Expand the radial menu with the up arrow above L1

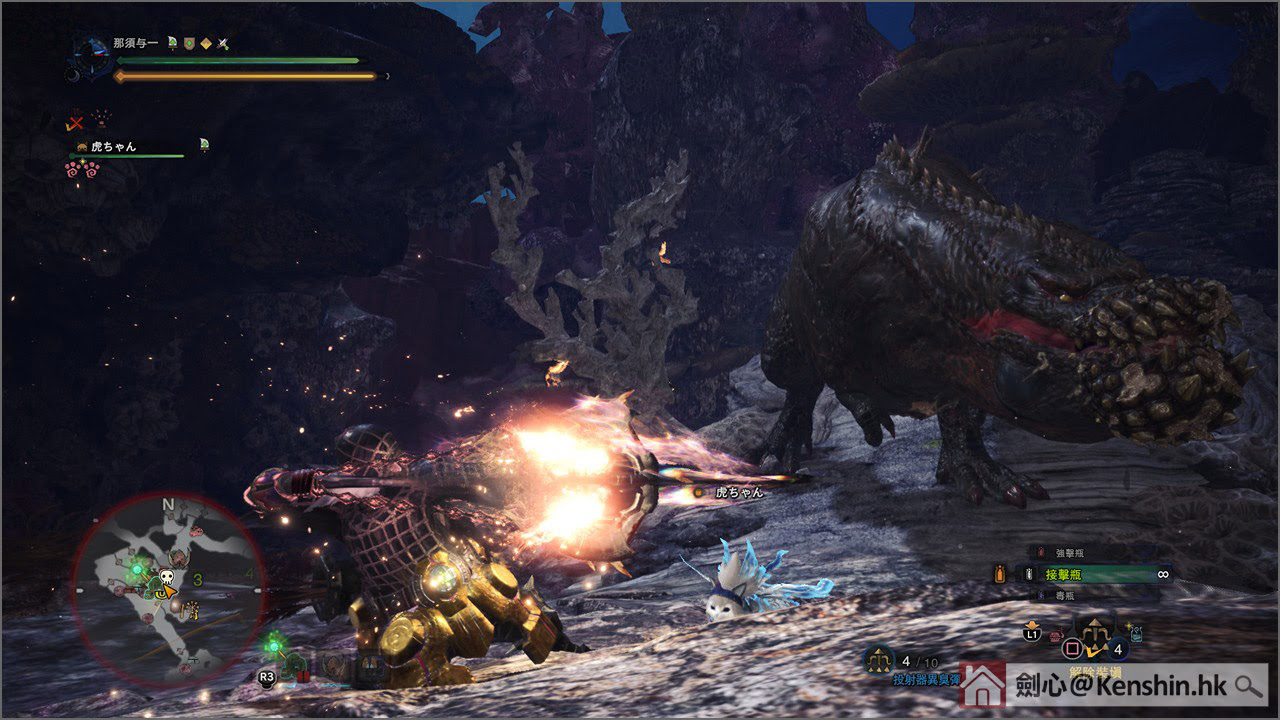click(1032, 622)
